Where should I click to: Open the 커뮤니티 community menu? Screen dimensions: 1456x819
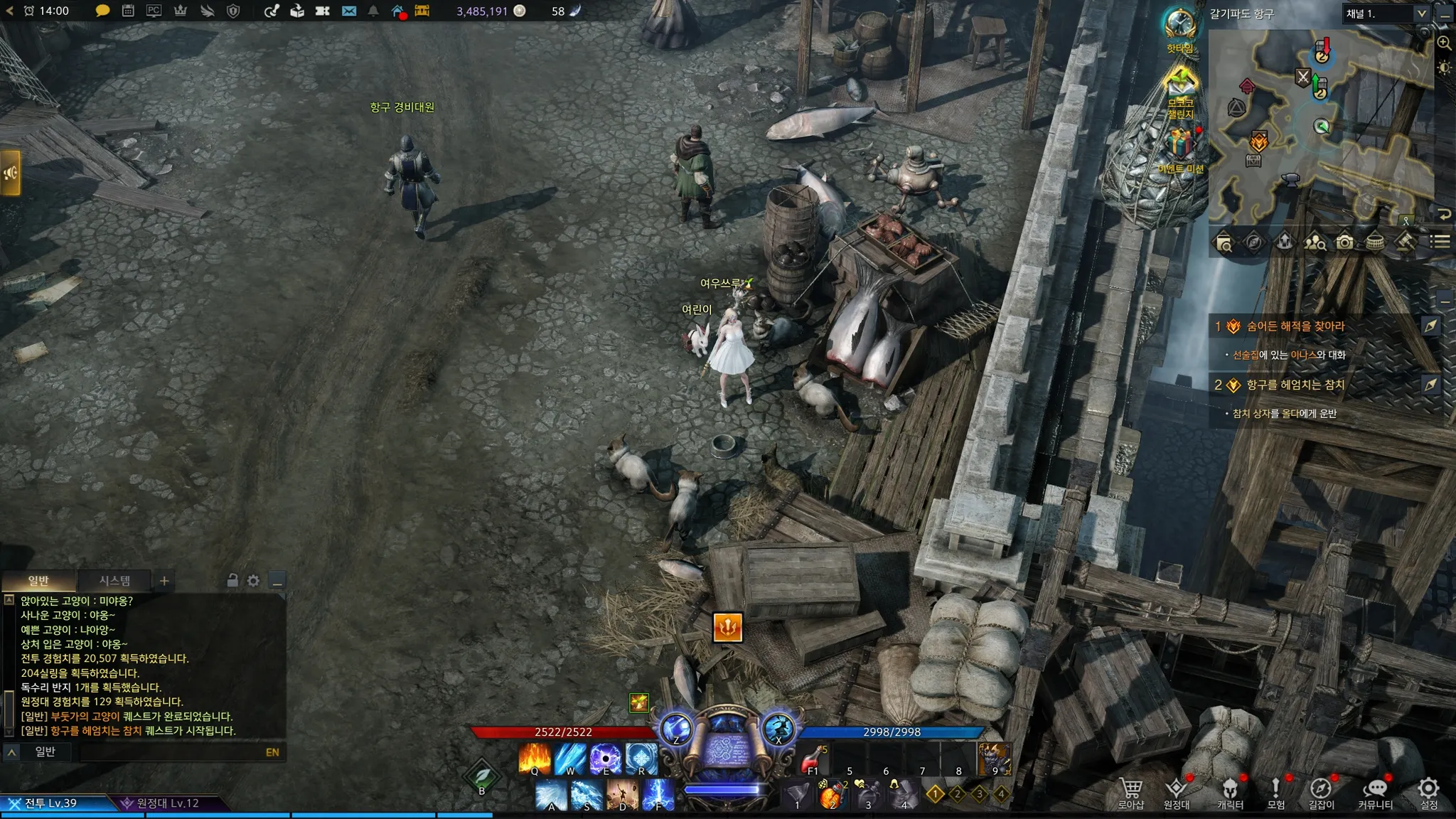(x=1375, y=793)
